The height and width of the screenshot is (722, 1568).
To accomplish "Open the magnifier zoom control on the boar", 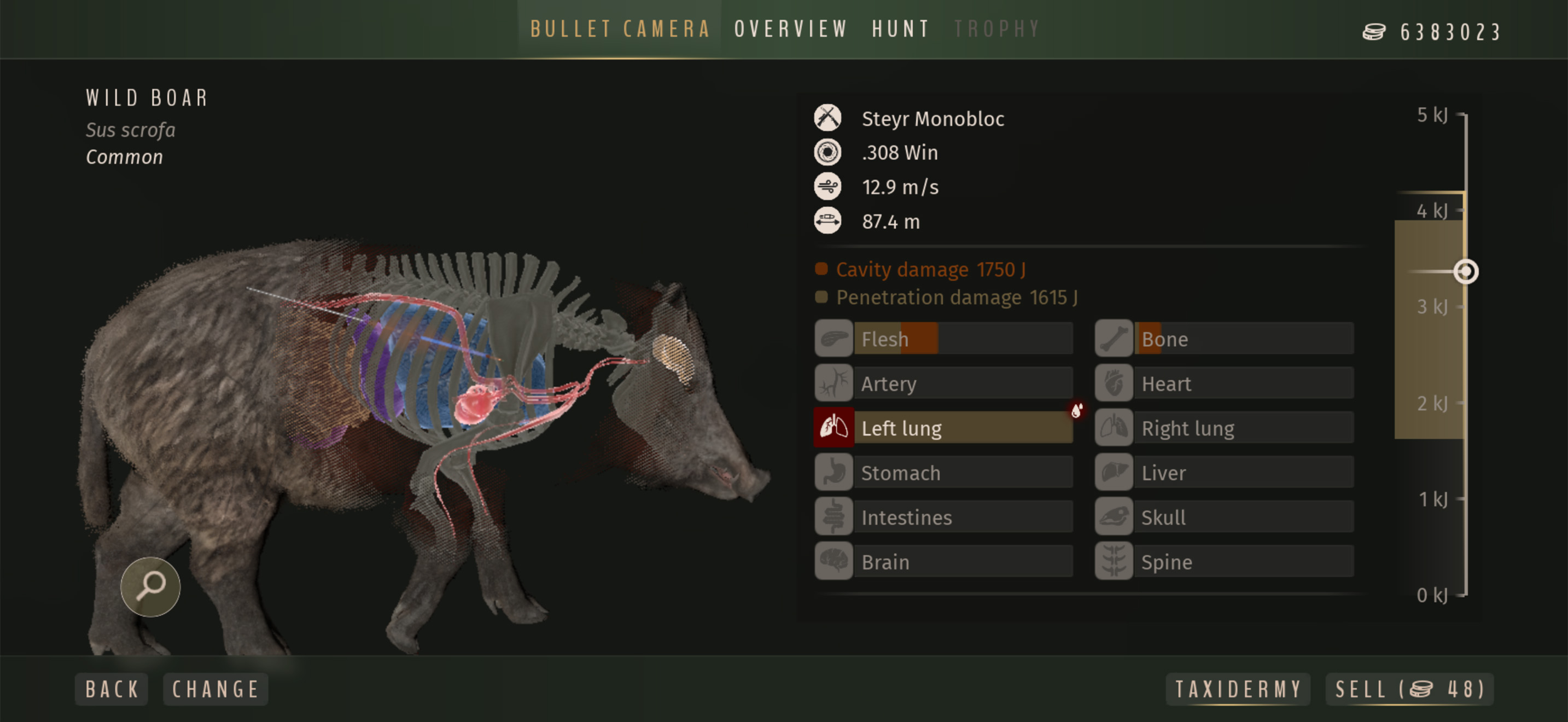I will [x=150, y=586].
